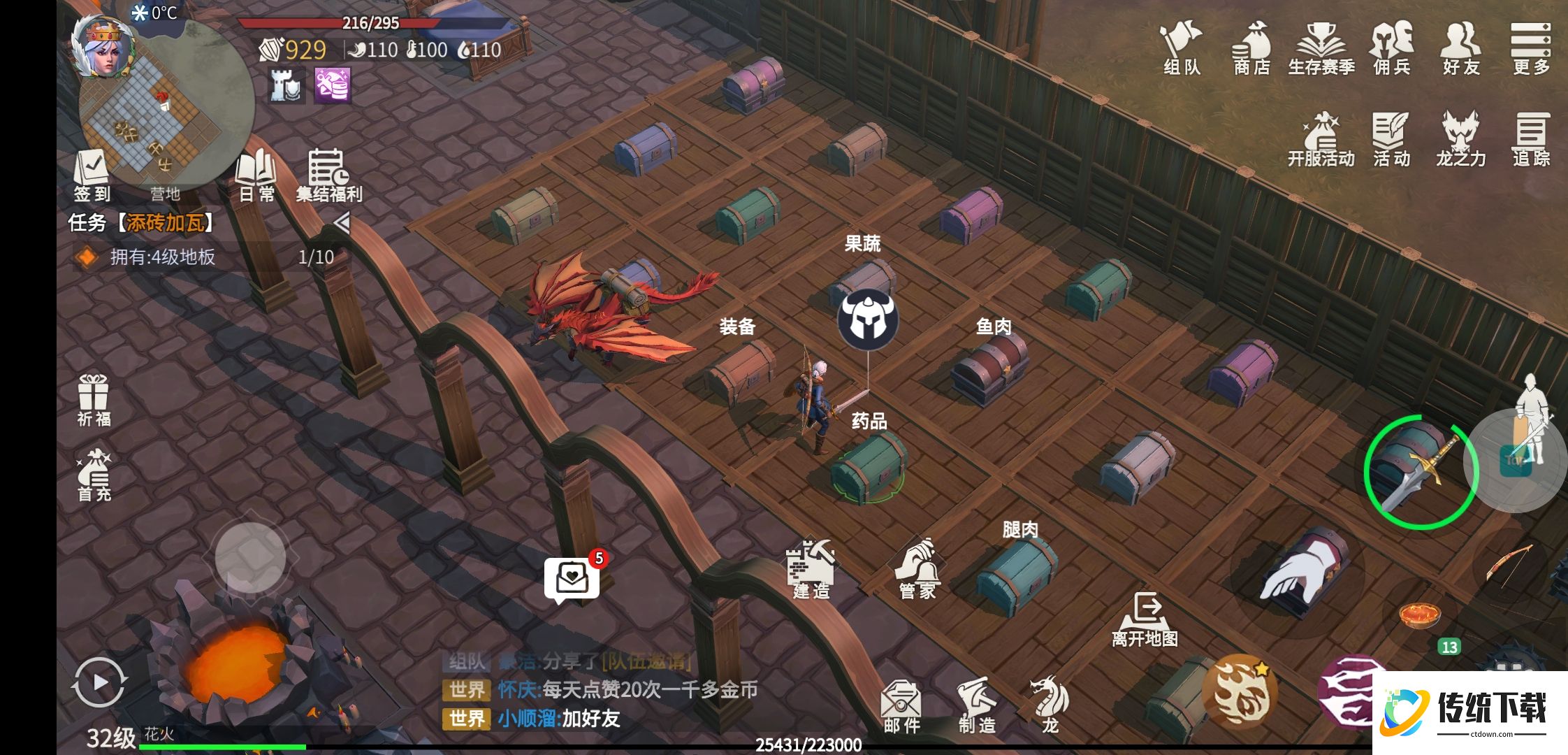Viewport: 1568px width, 755px height.
Task: Open the 日常 daily tasks book
Action: [256, 175]
